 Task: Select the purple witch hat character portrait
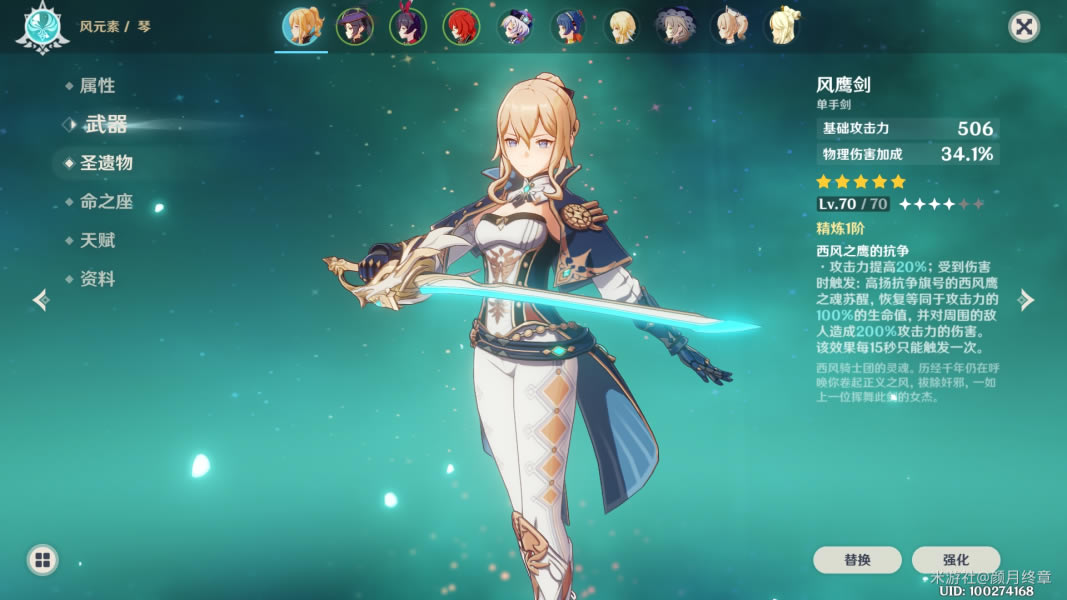pos(355,27)
